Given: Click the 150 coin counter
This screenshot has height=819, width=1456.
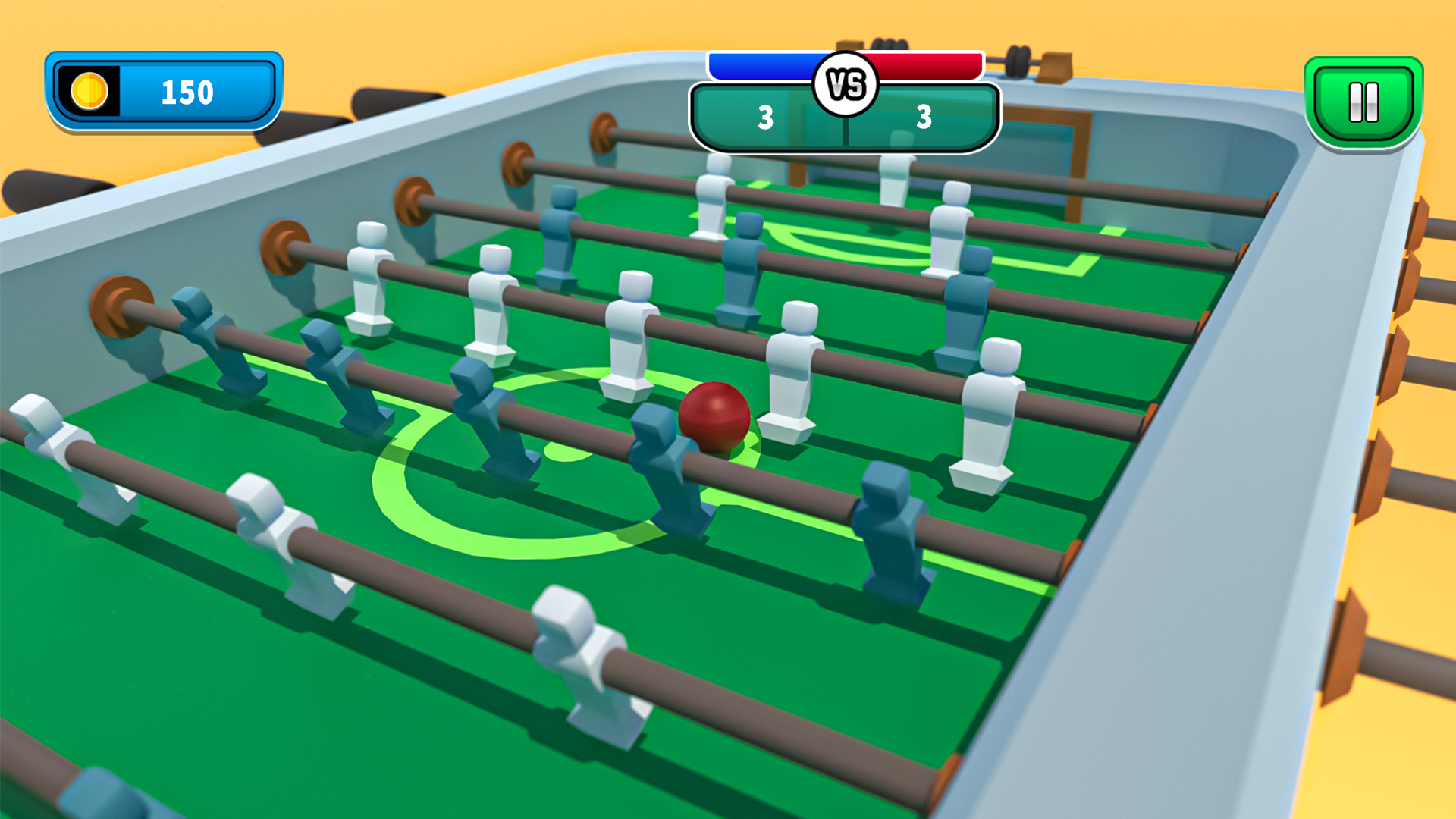Looking at the screenshot, I should click(x=187, y=91).
